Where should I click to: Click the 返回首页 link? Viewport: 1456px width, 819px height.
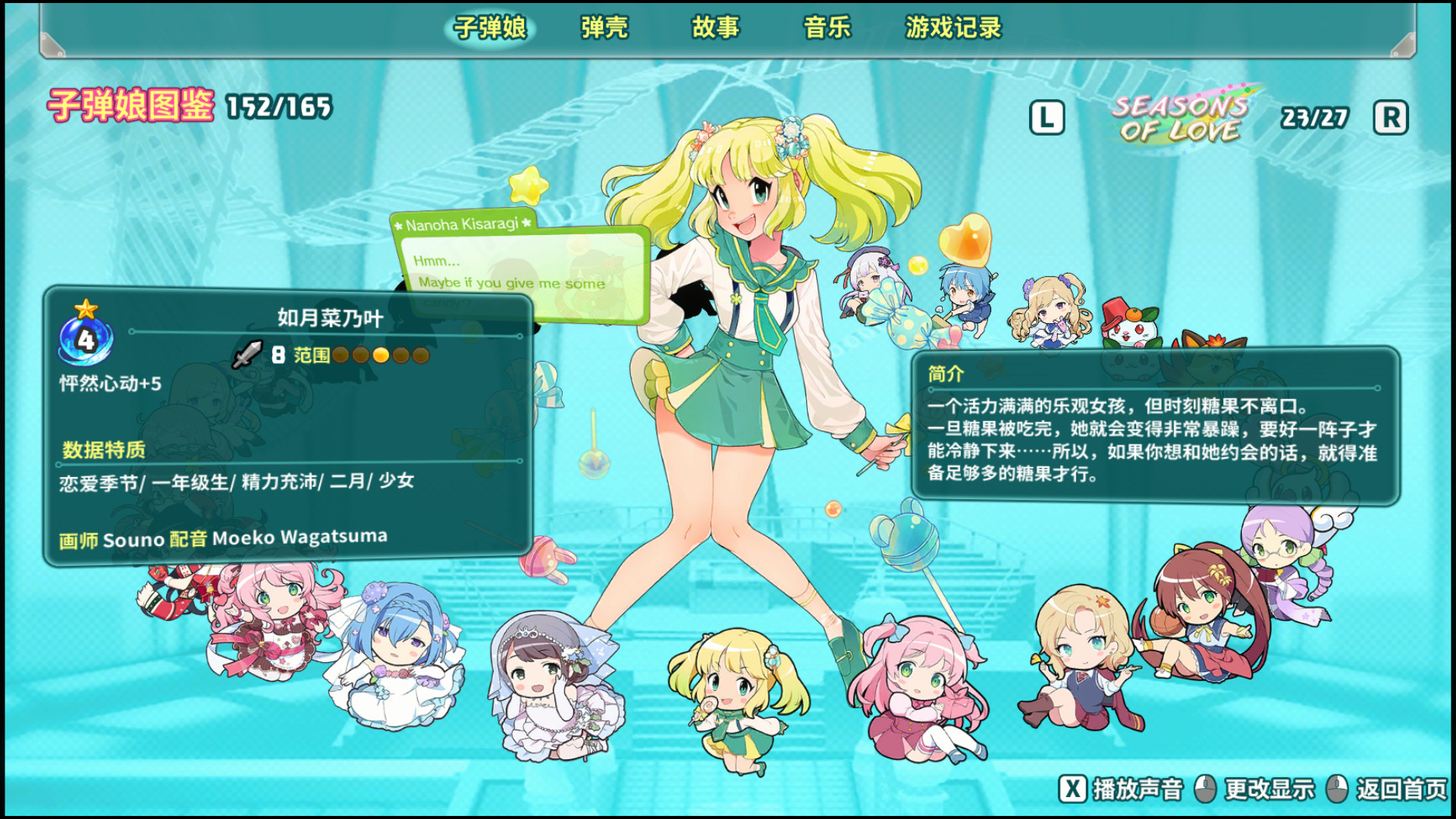point(1401,788)
